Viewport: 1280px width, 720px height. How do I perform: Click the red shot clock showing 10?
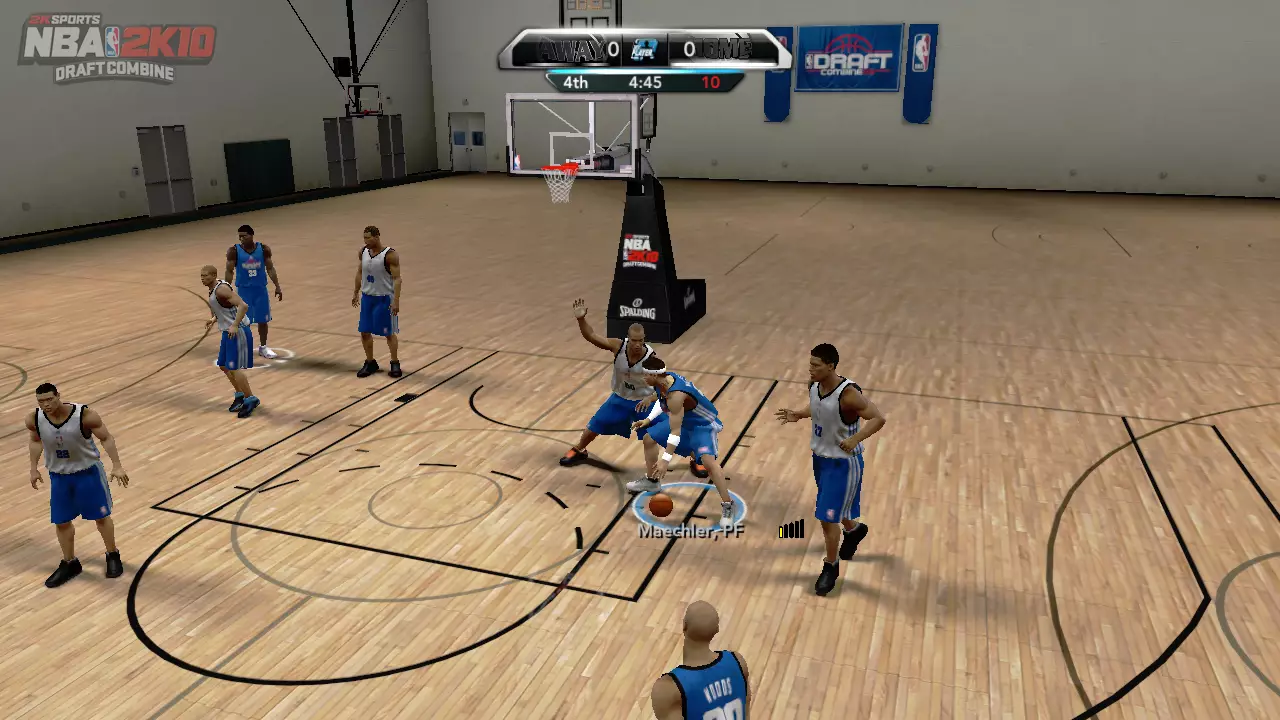(711, 83)
